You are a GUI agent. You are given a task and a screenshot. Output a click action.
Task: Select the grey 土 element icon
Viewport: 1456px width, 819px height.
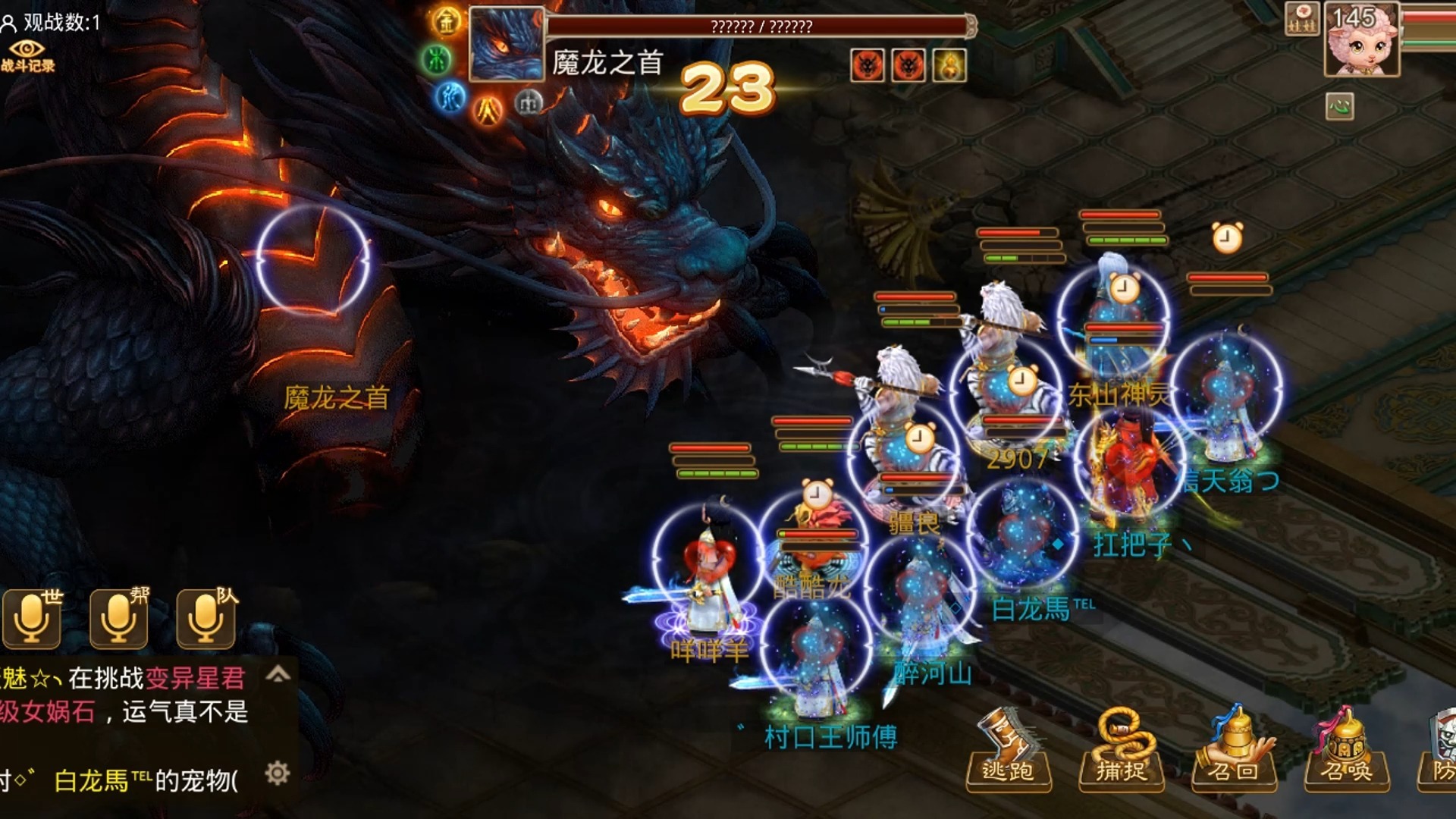529,102
